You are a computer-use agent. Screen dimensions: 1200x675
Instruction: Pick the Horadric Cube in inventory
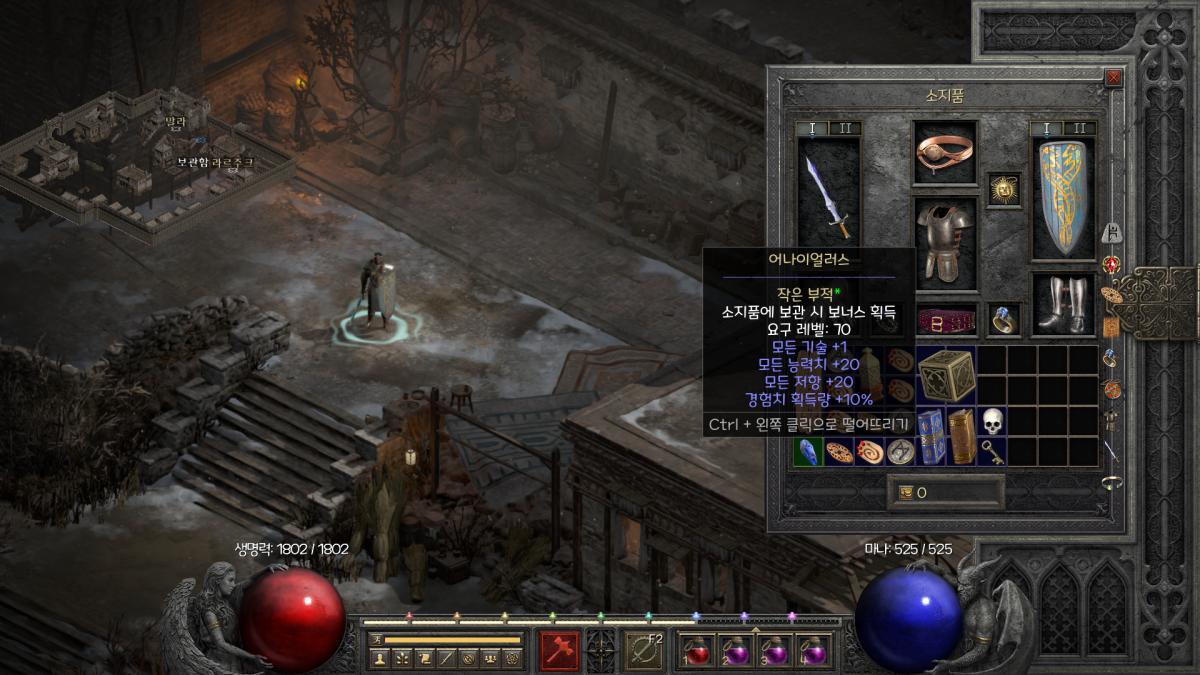tap(945, 374)
